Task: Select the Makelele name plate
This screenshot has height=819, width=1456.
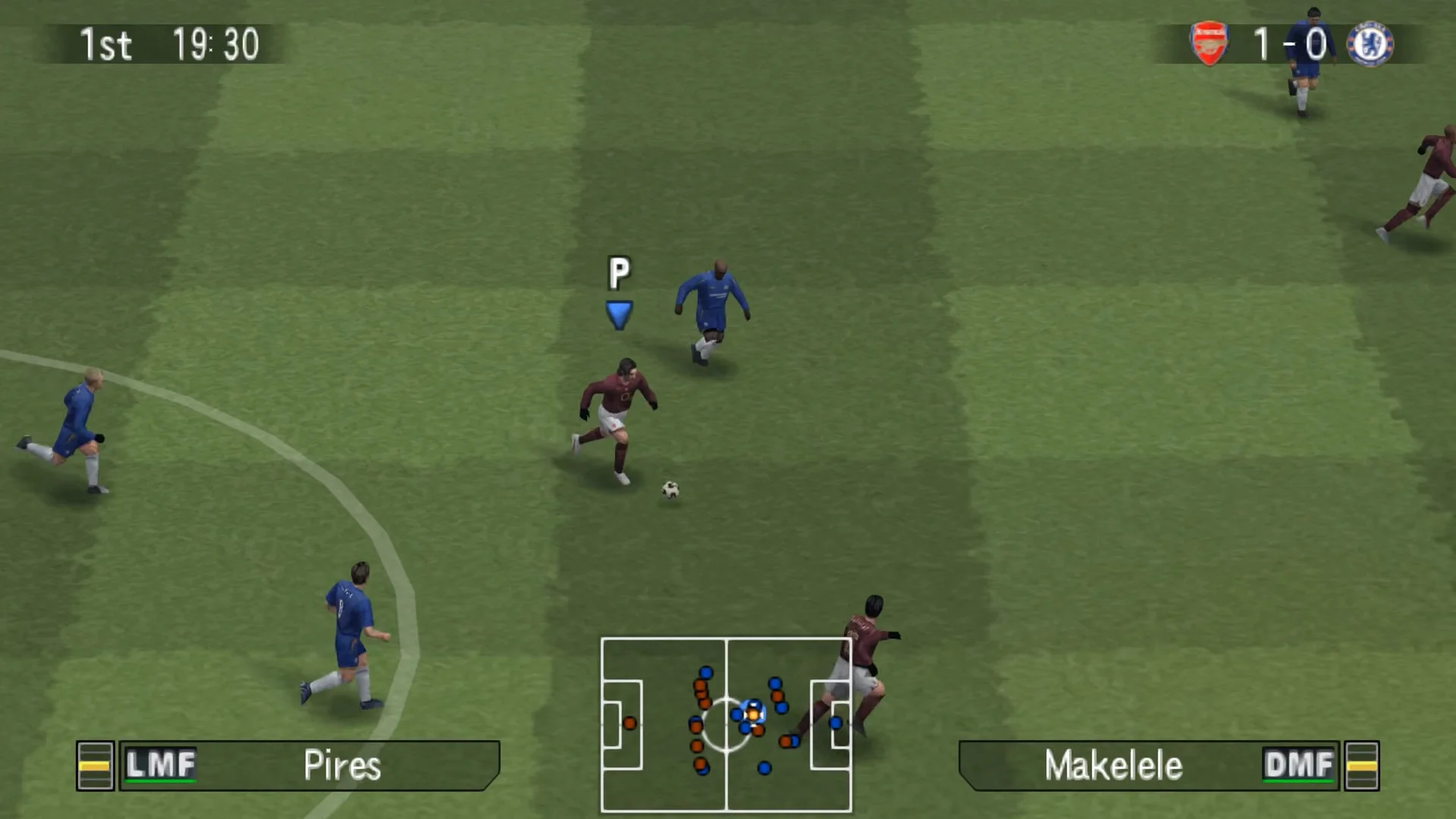Action: point(1113,764)
